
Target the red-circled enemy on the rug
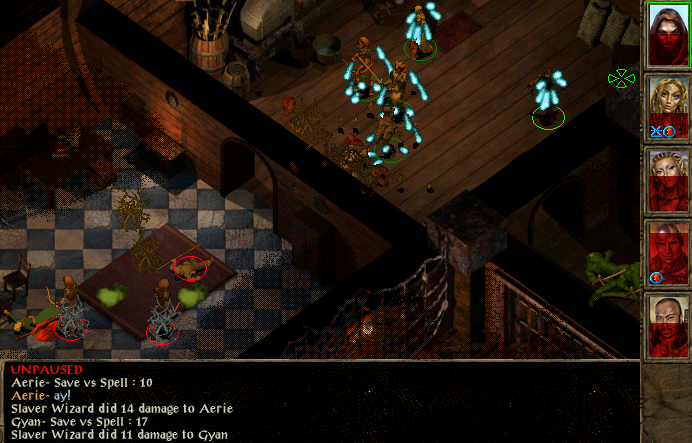tap(189, 266)
